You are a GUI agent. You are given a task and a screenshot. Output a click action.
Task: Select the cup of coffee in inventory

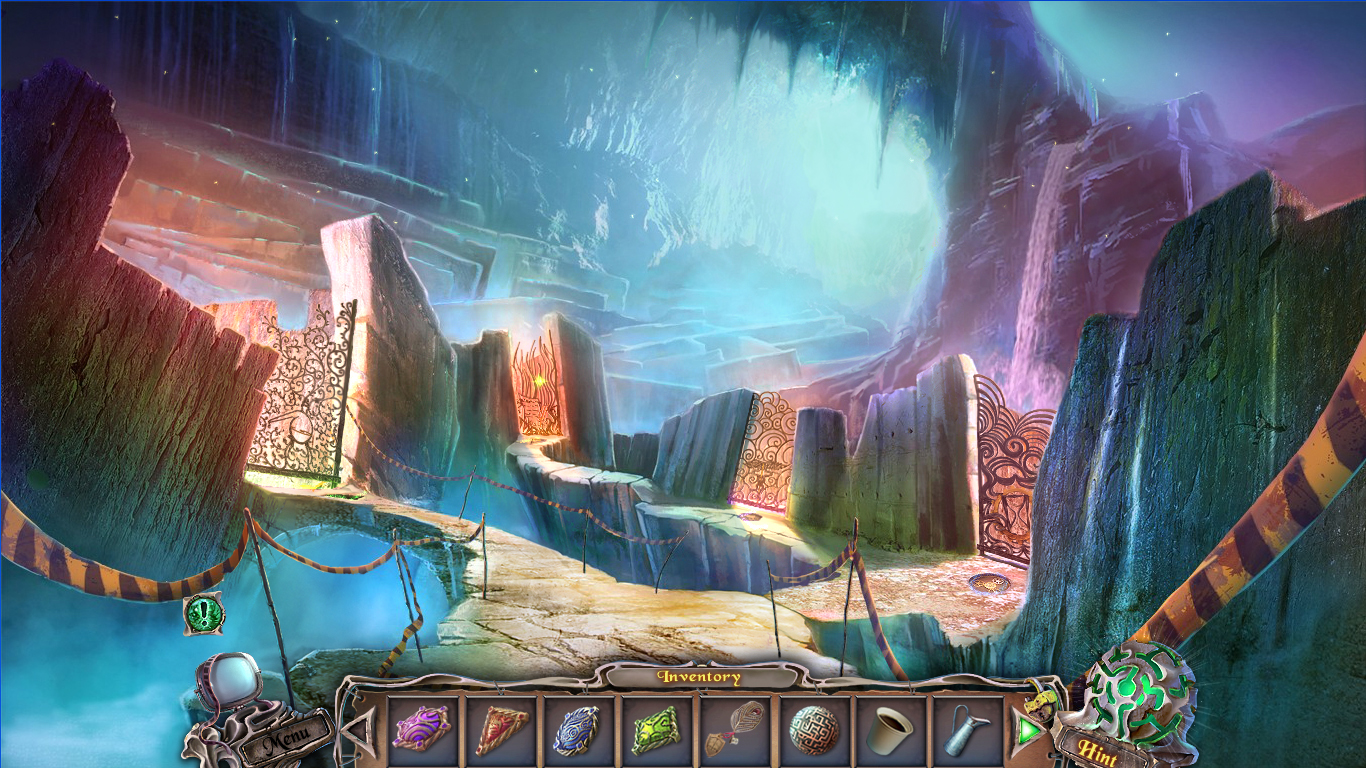(x=890, y=731)
